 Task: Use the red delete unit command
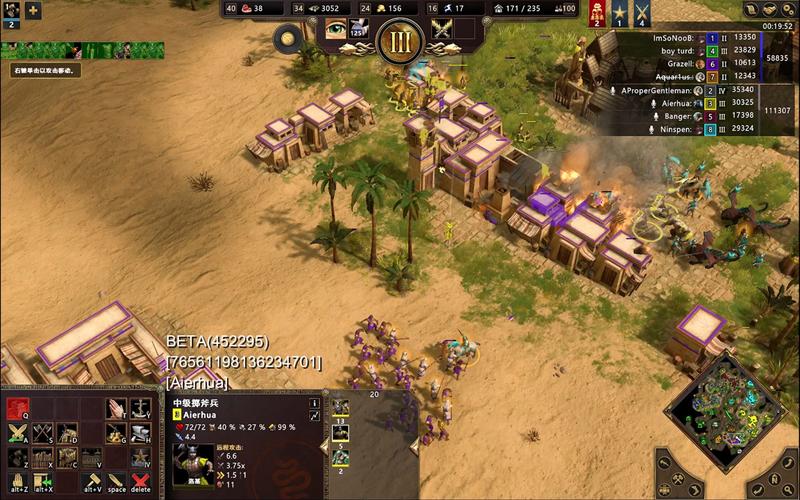[x=141, y=483]
